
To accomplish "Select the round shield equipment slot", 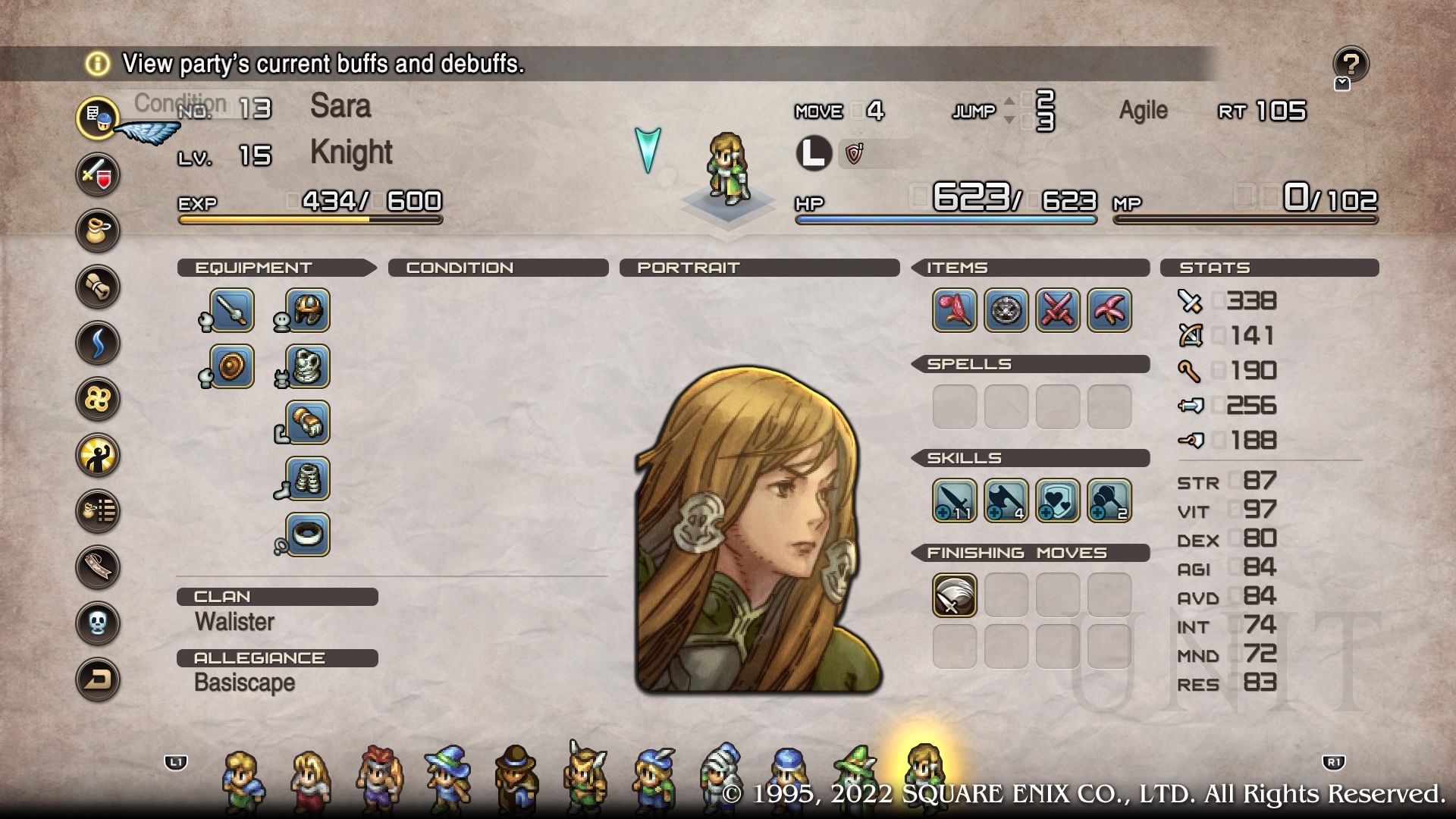I will [x=231, y=366].
